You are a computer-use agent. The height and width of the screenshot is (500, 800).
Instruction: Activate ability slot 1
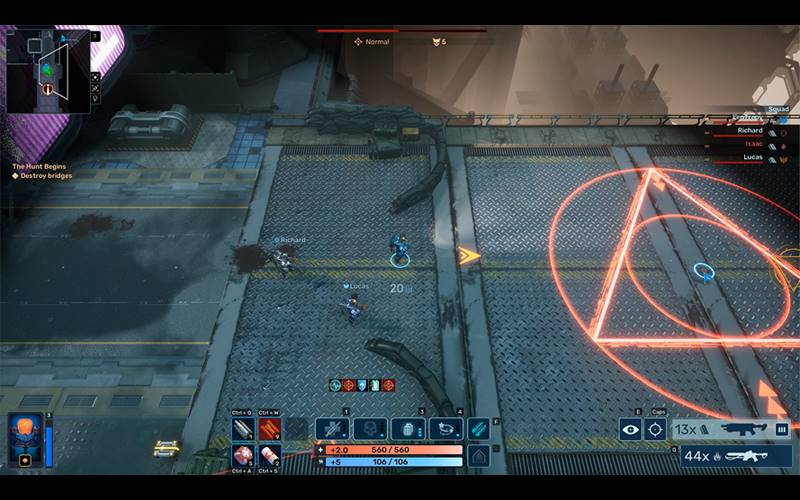[331, 429]
